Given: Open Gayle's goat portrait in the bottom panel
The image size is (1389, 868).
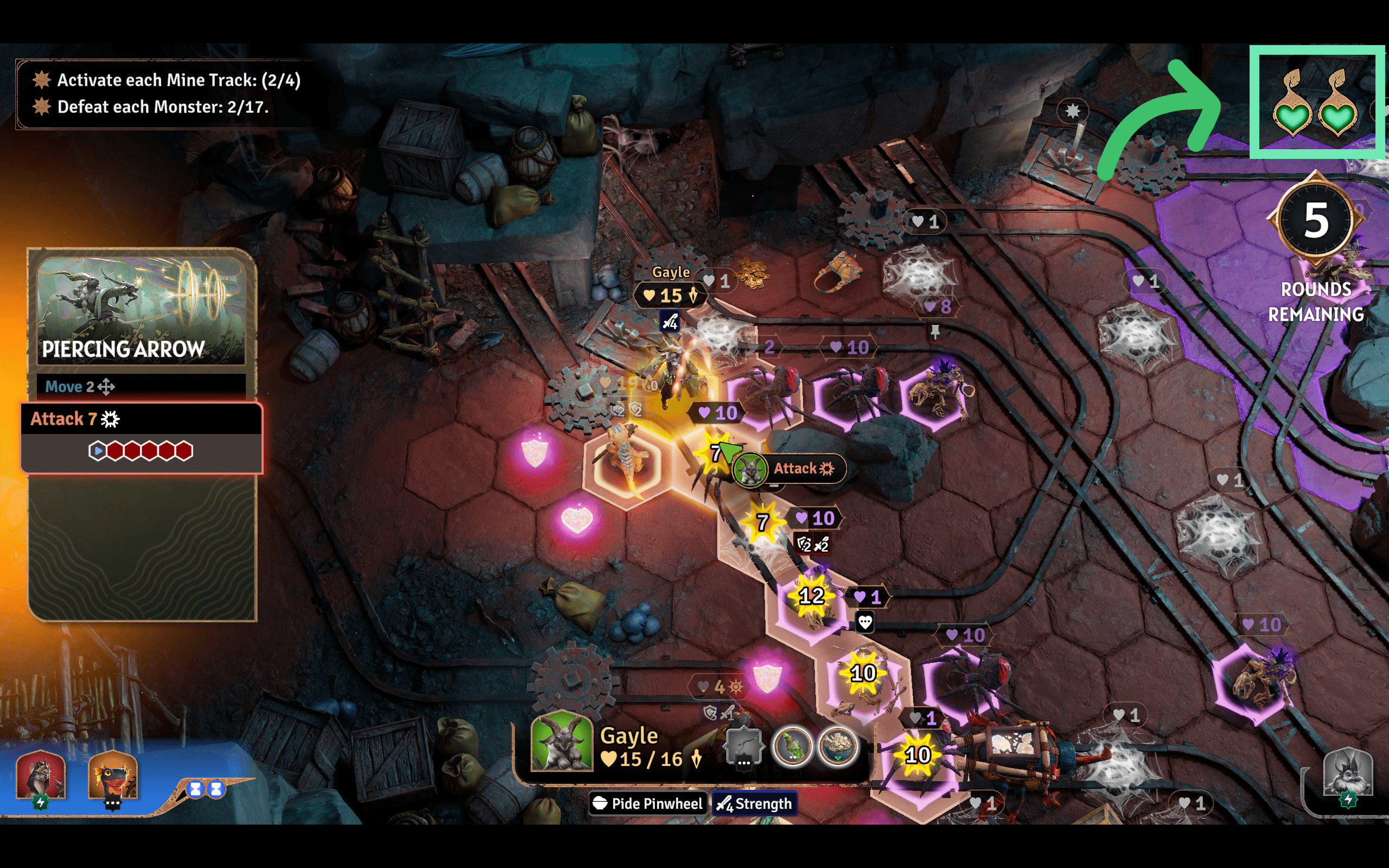Looking at the screenshot, I should pyautogui.click(x=562, y=742).
